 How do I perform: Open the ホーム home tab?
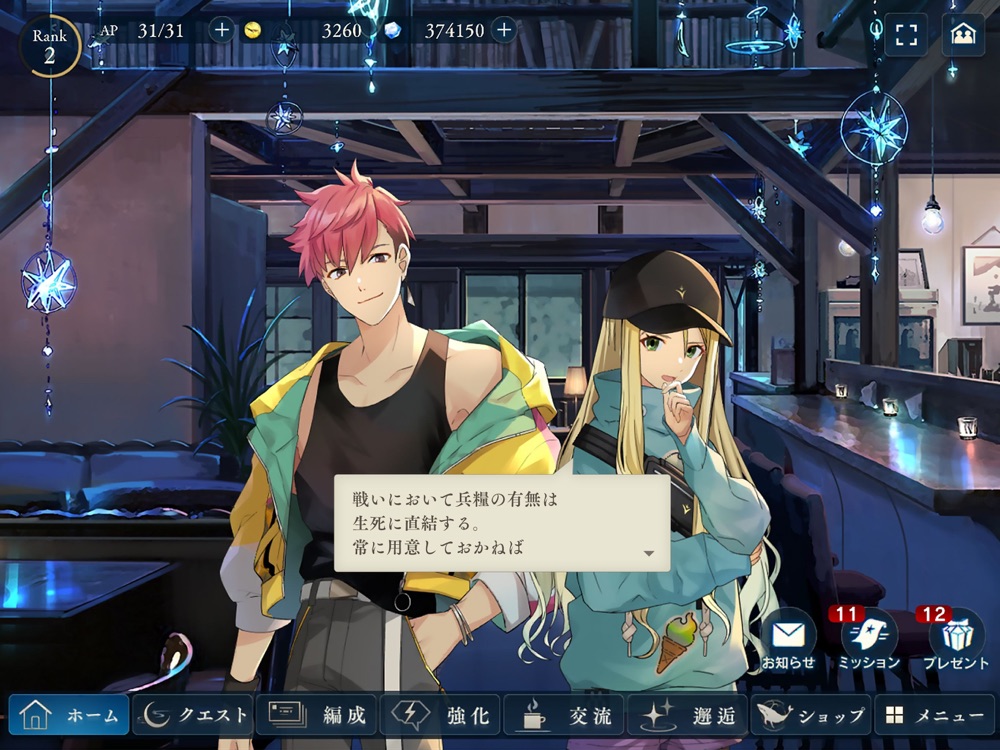[69, 715]
